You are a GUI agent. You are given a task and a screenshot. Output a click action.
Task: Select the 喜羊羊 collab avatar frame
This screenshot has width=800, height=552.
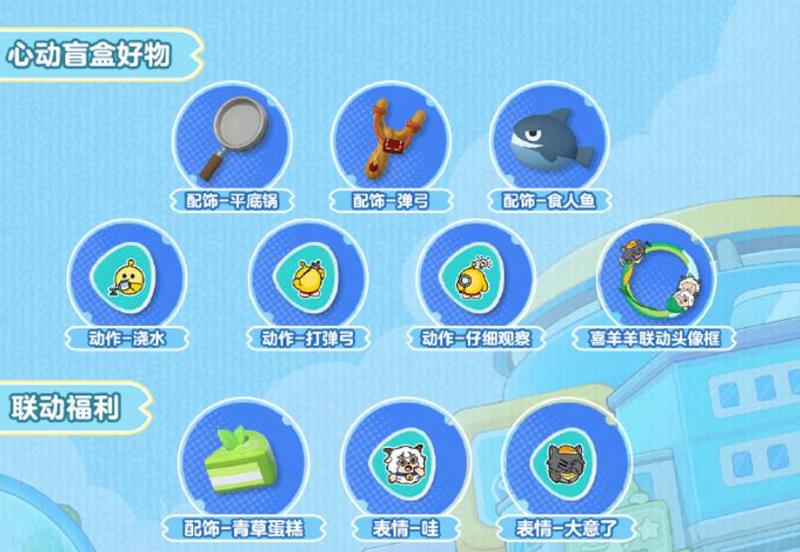pos(655,278)
